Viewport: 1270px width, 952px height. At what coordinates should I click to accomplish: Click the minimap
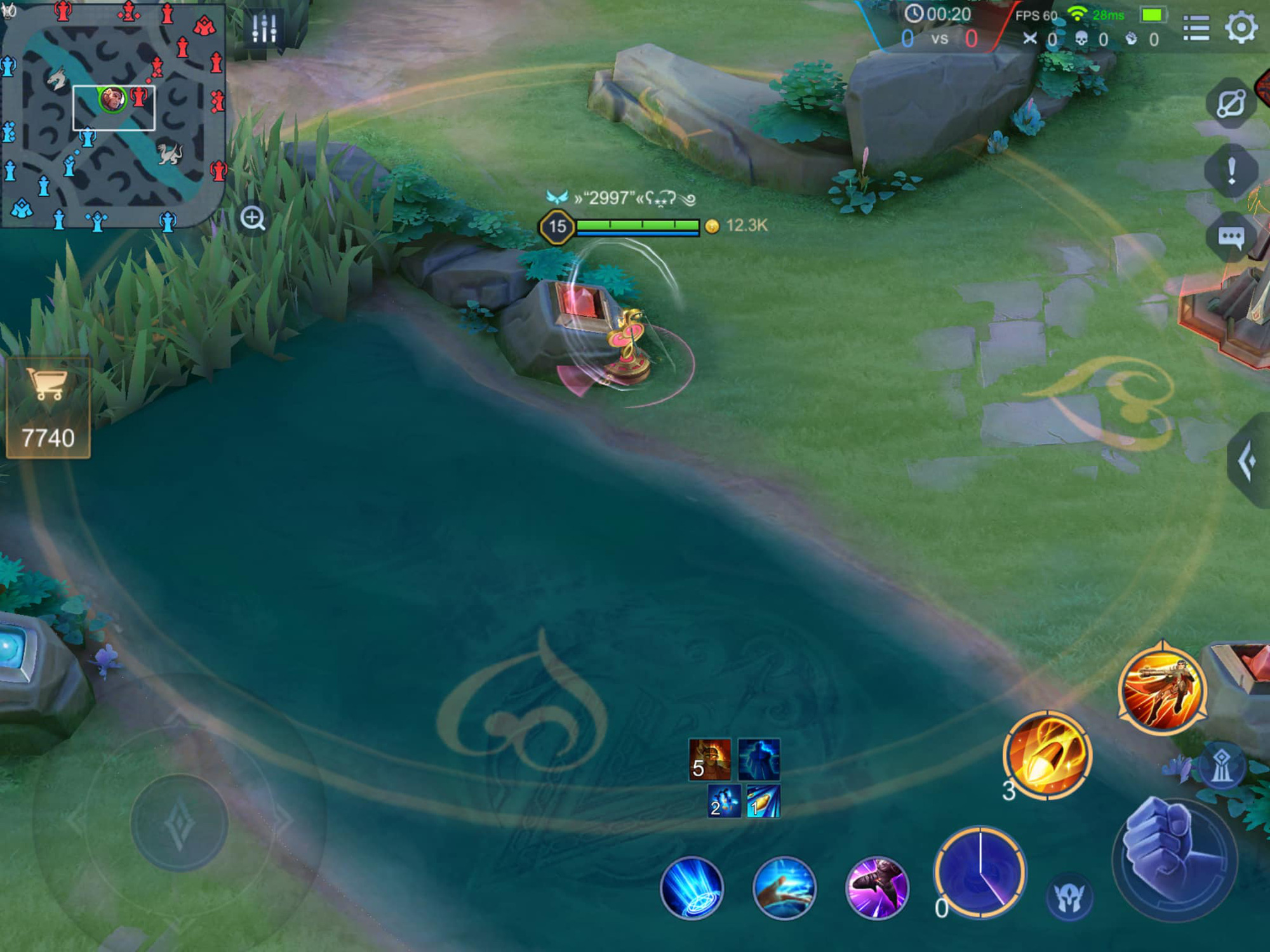tap(113, 113)
